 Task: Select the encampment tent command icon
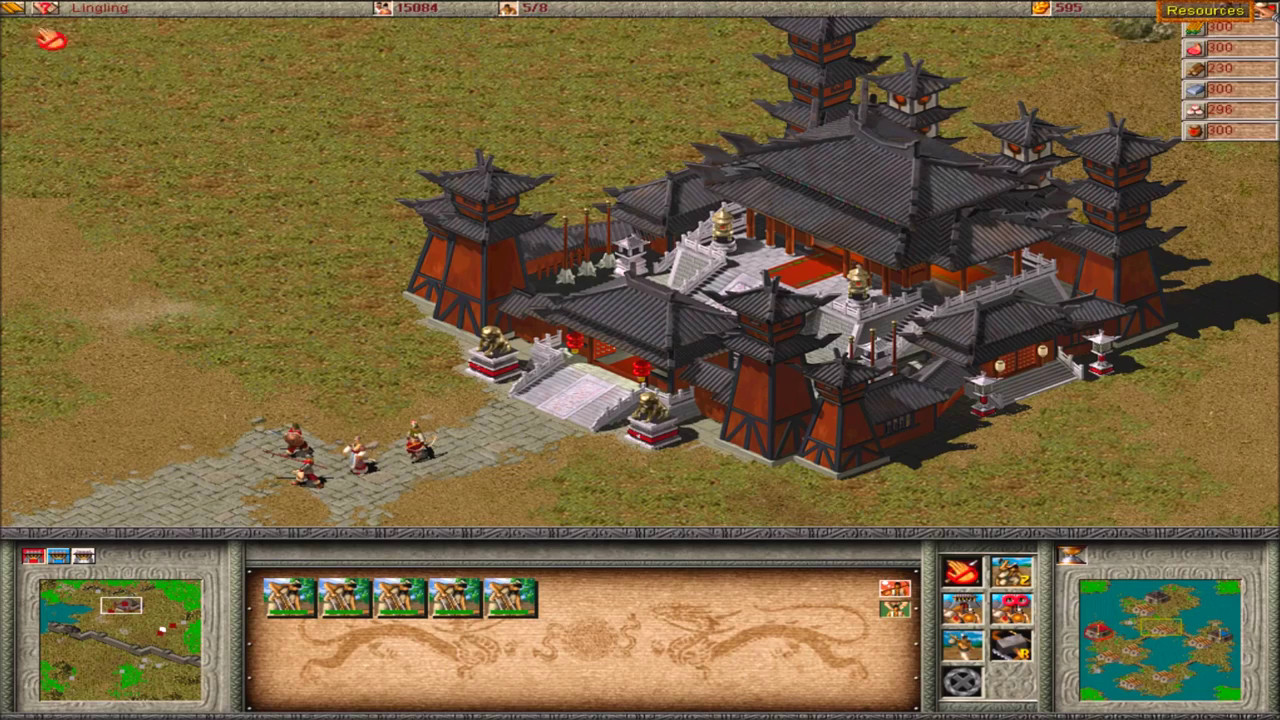click(960, 608)
